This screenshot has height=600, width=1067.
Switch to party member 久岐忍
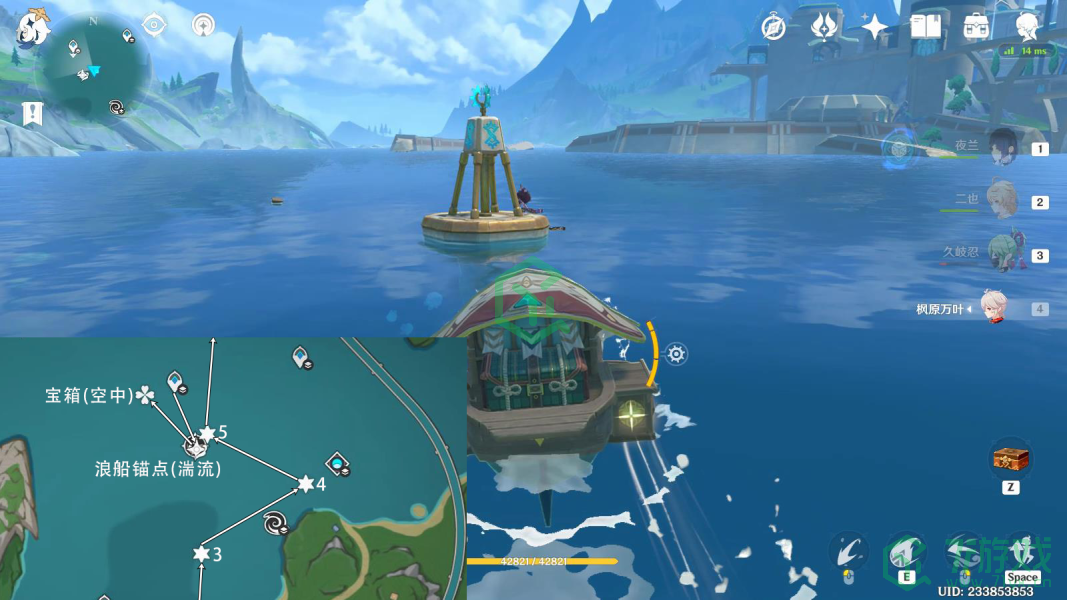pos(1001,254)
